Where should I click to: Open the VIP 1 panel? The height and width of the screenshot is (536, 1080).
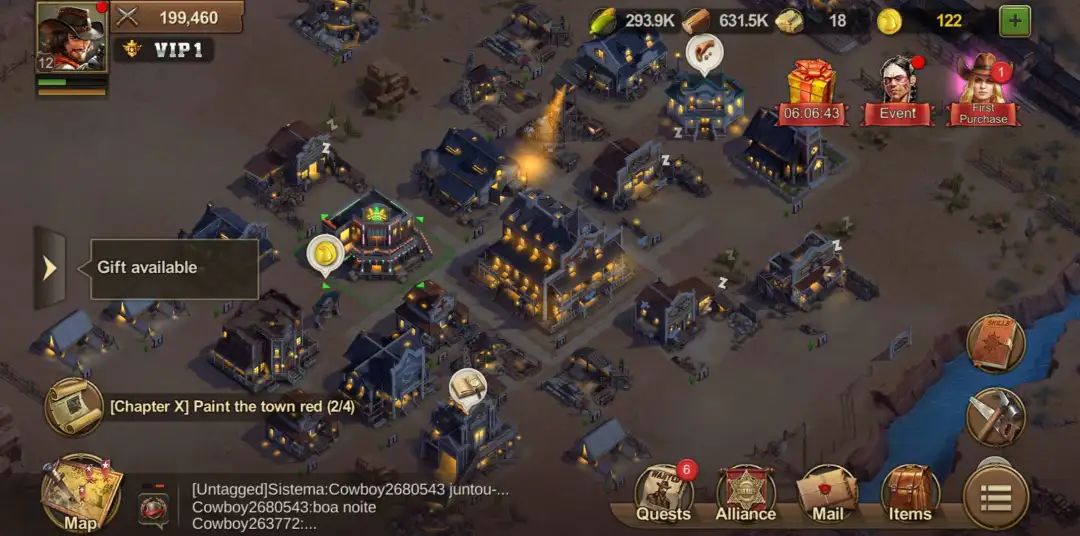(164, 50)
